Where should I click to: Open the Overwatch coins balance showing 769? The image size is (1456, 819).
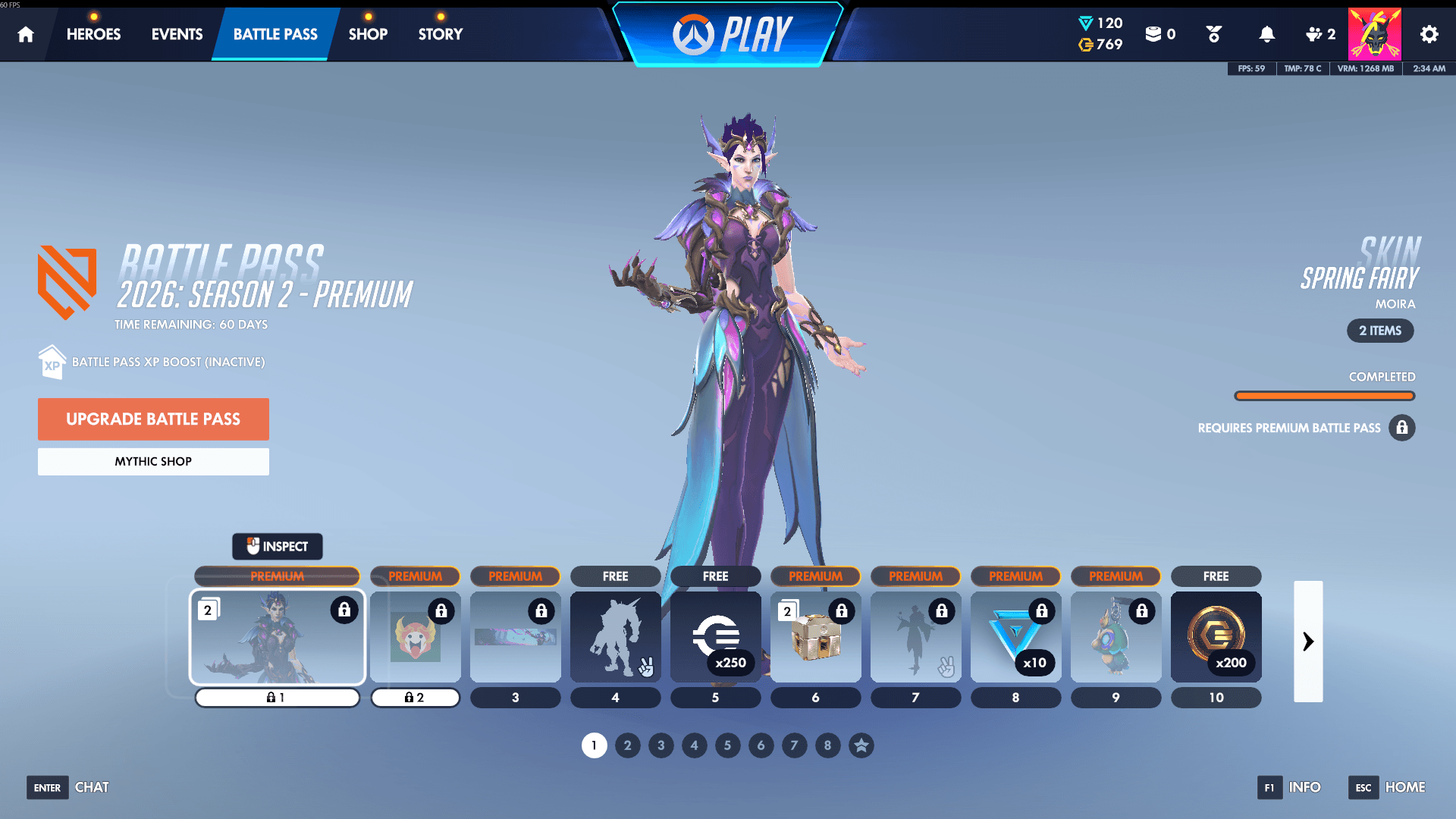(x=1087, y=45)
